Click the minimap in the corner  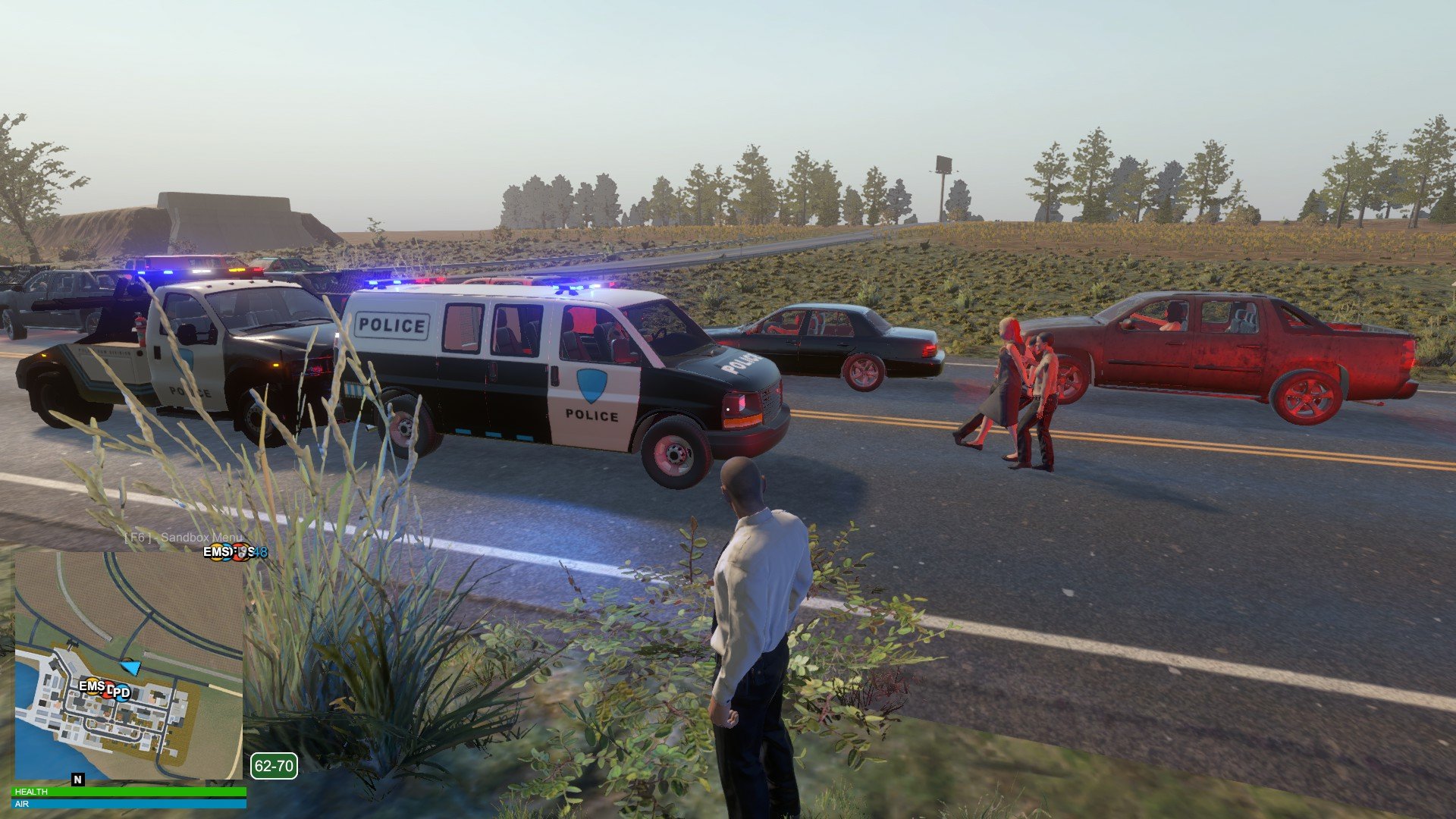pos(129,664)
